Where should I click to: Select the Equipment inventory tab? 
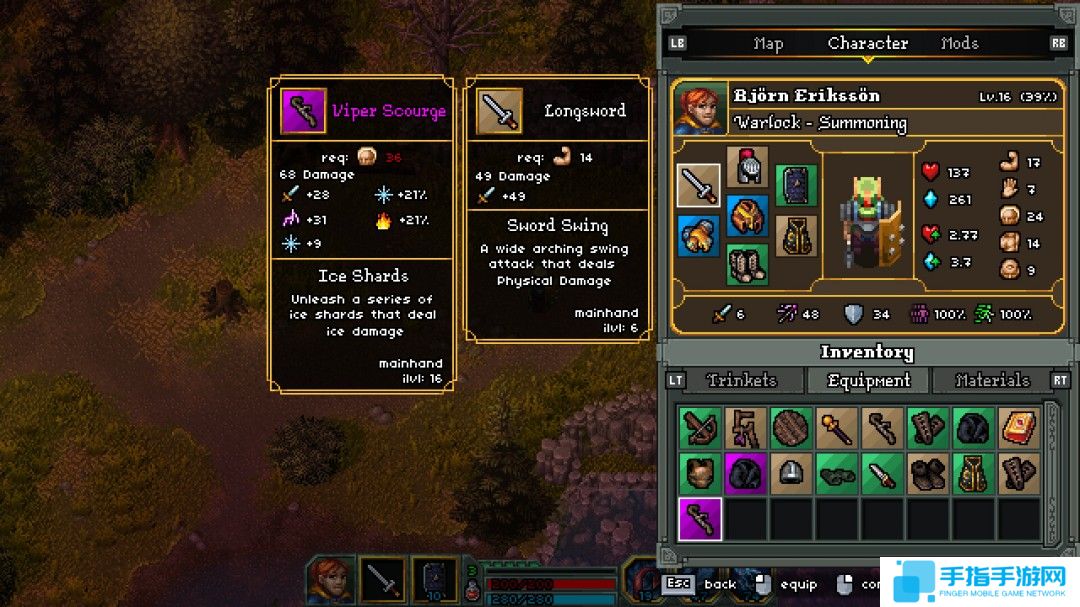pyautogui.click(x=869, y=380)
